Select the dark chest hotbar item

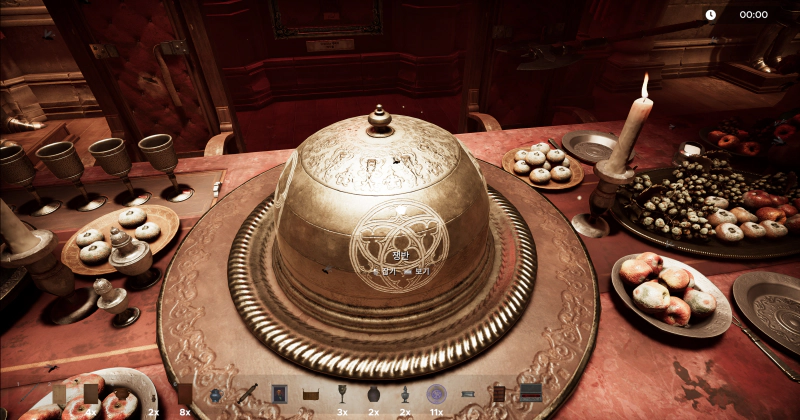pos(530,393)
